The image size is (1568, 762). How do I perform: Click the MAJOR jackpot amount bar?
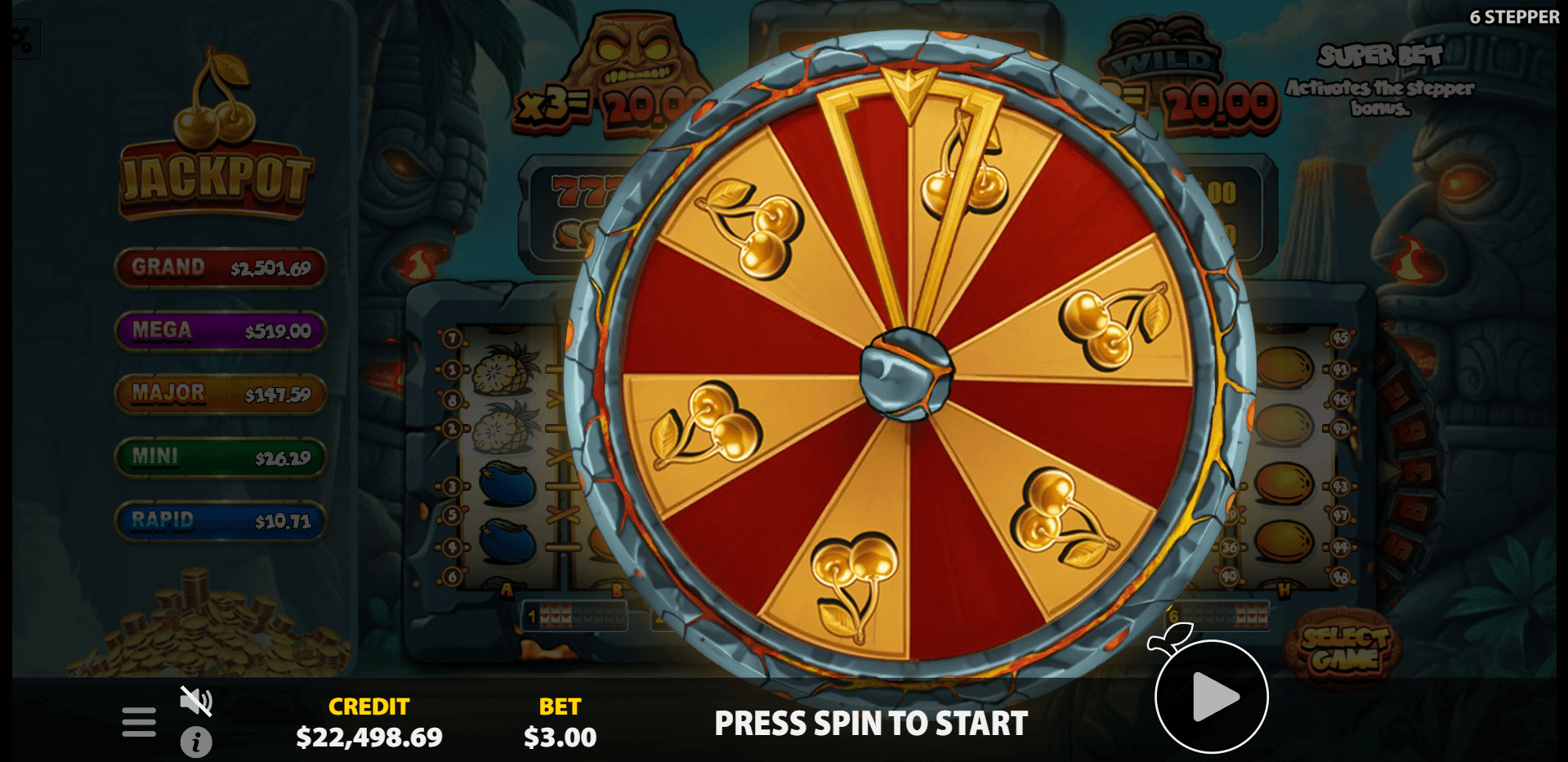[x=221, y=394]
